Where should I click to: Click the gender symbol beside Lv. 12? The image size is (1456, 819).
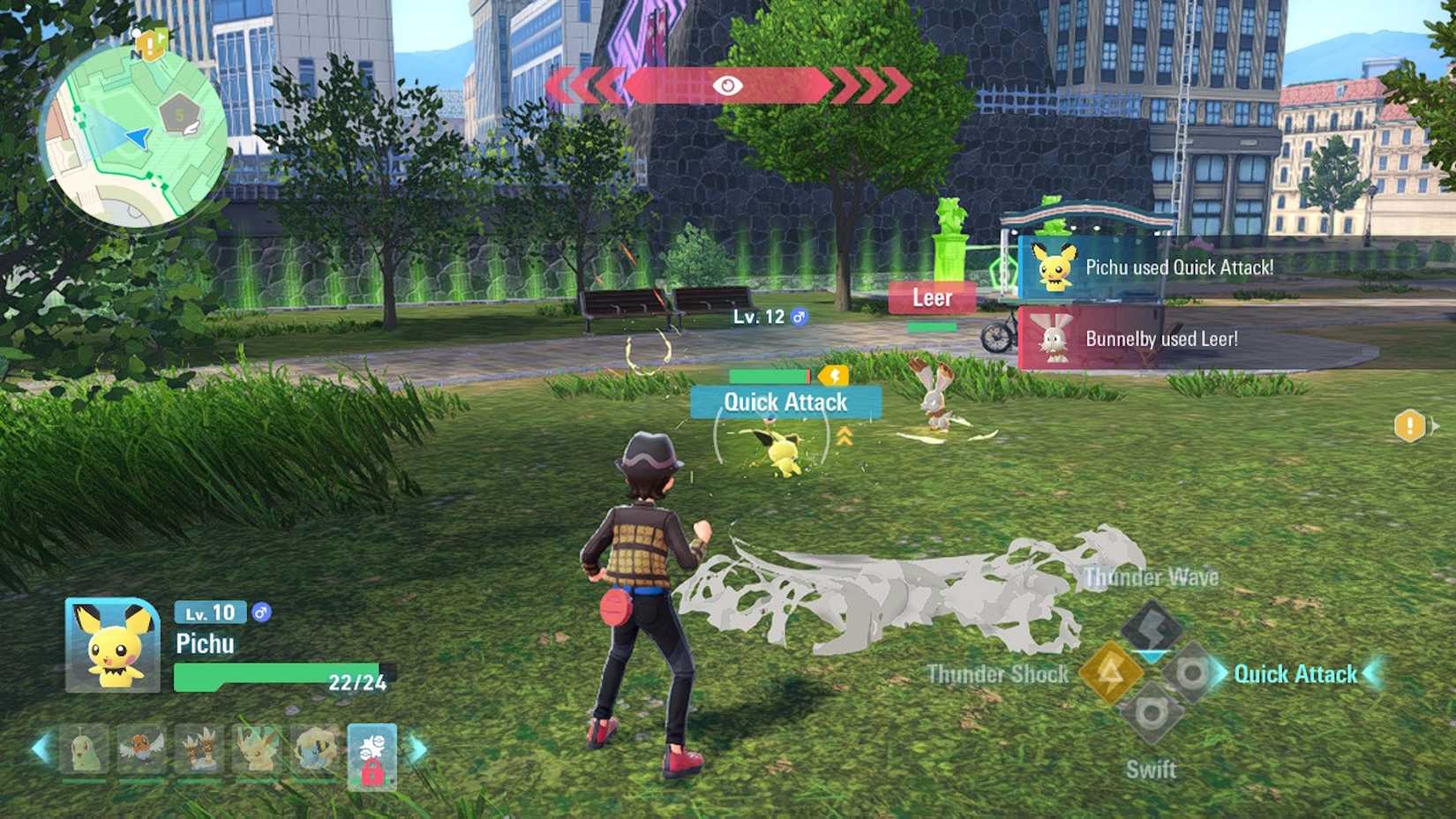[x=799, y=315]
